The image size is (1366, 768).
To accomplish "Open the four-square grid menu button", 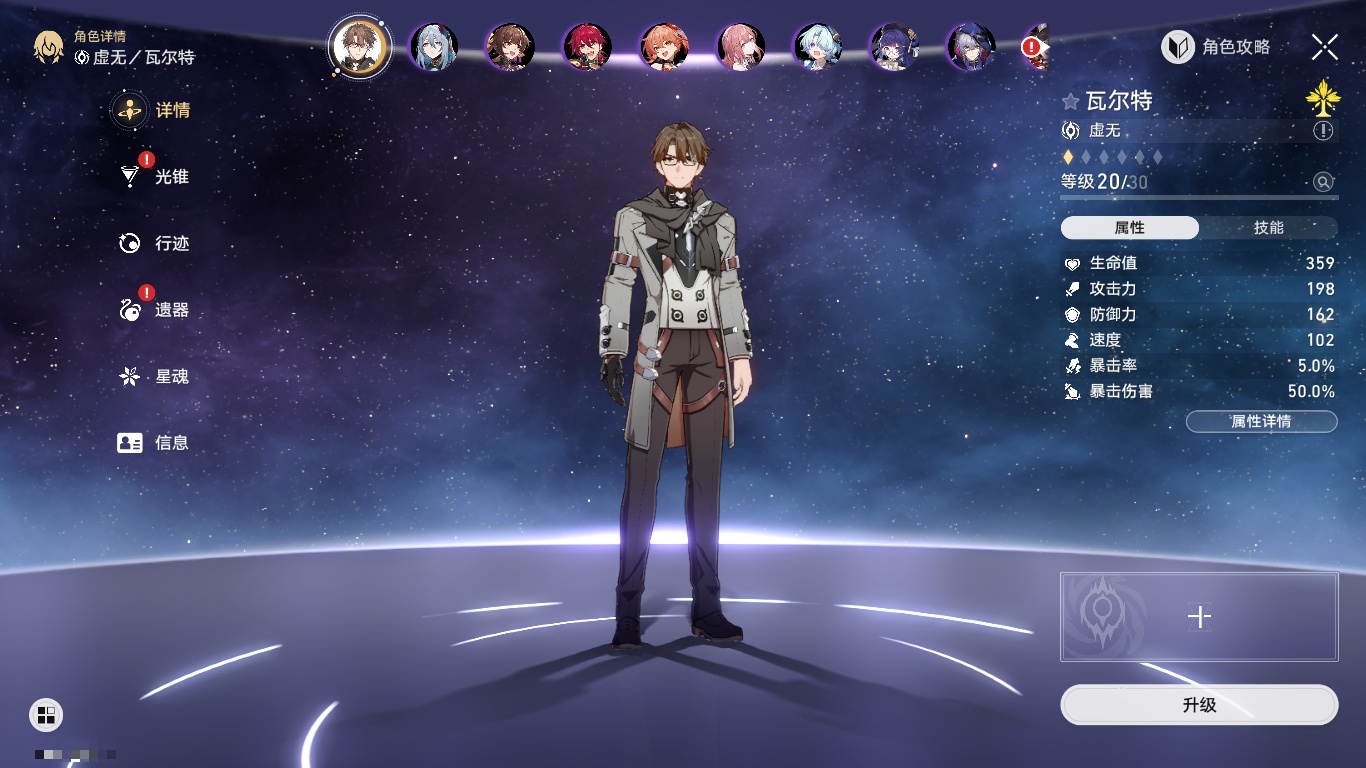I will (x=46, y=714).
